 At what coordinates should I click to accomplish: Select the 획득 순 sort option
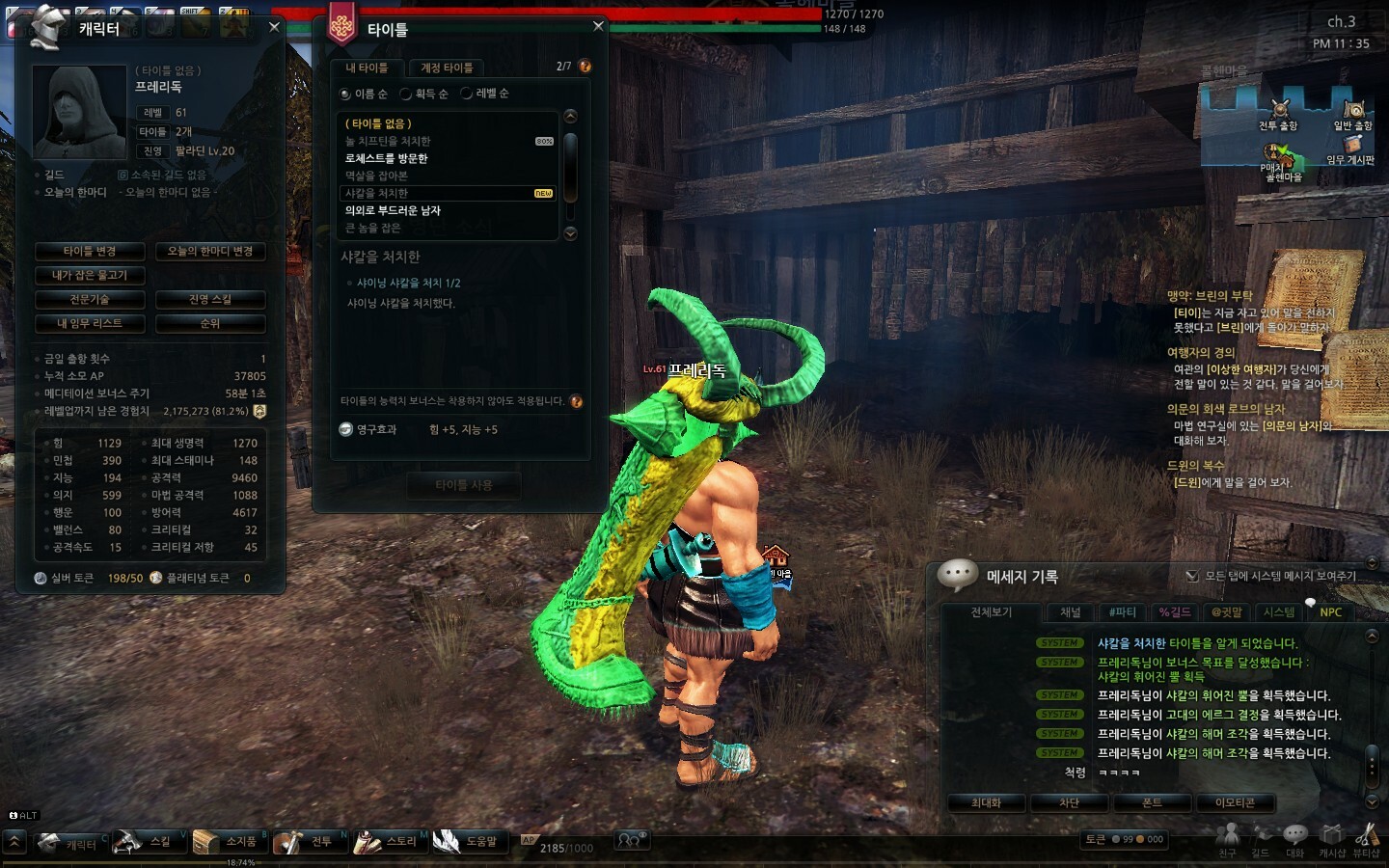coord(406,94)
